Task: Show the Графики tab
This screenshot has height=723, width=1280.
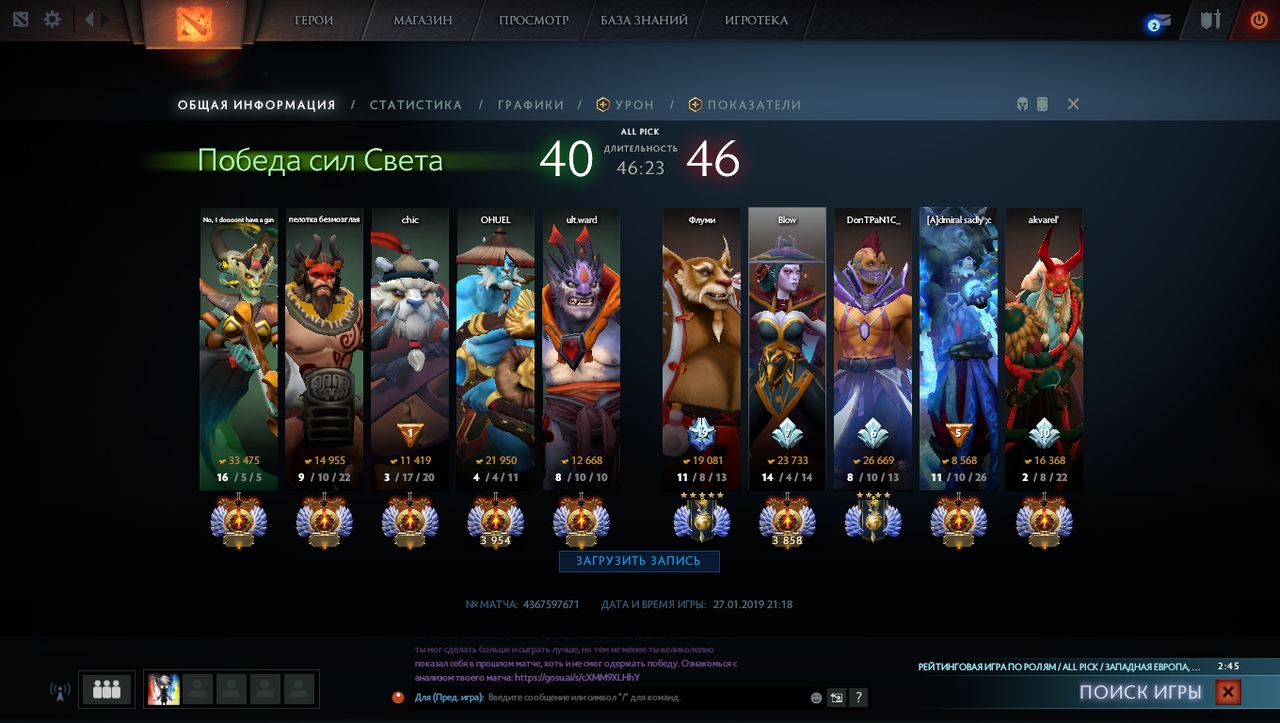Action: click(x=531, y=105)
